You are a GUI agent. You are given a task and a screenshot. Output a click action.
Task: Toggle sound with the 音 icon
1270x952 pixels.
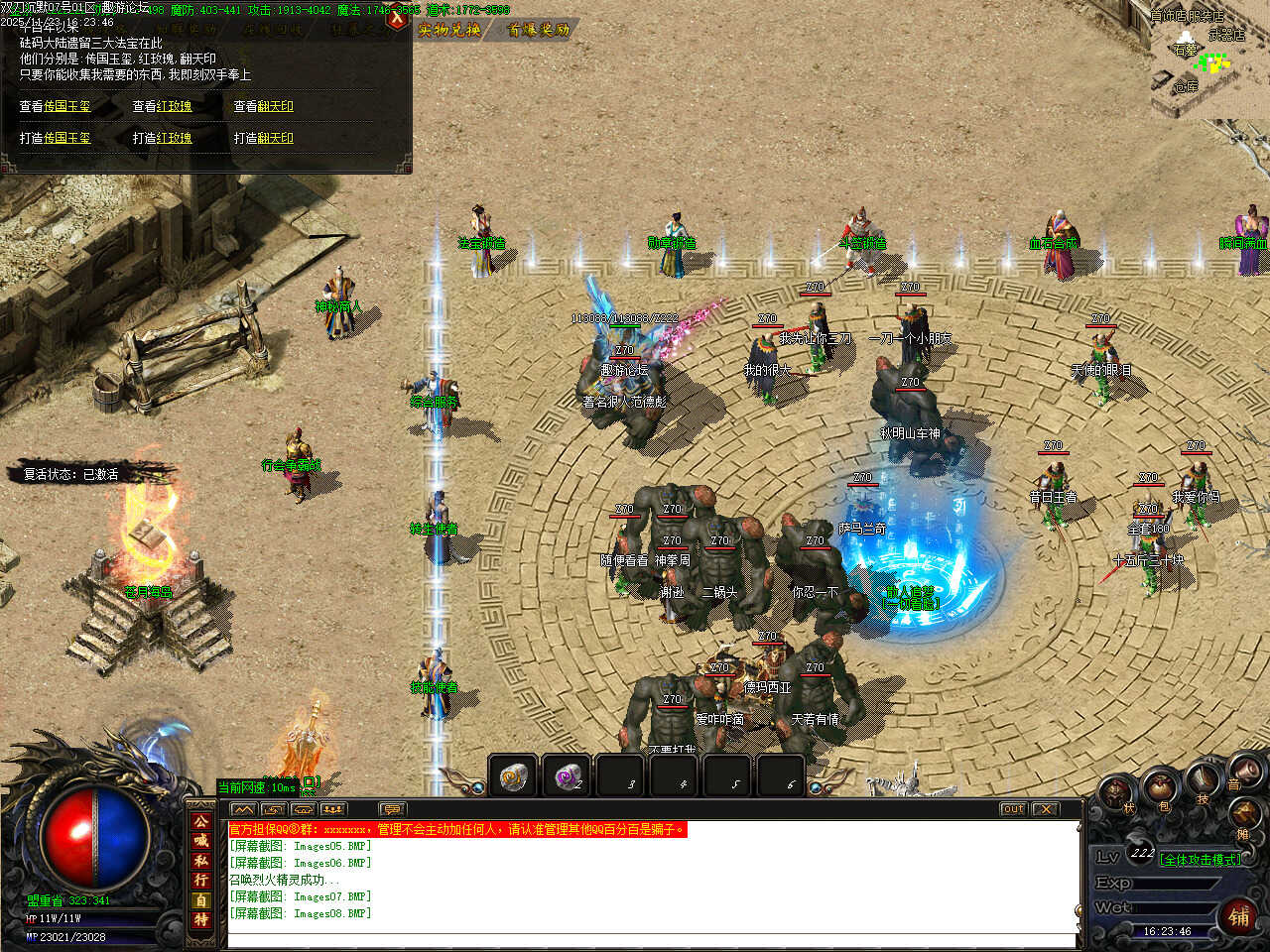[x=1243, y=772]
